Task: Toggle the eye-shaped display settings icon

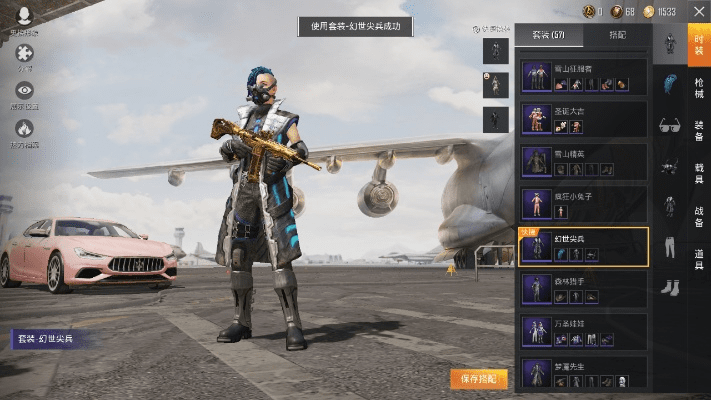Action: (24, 91)
